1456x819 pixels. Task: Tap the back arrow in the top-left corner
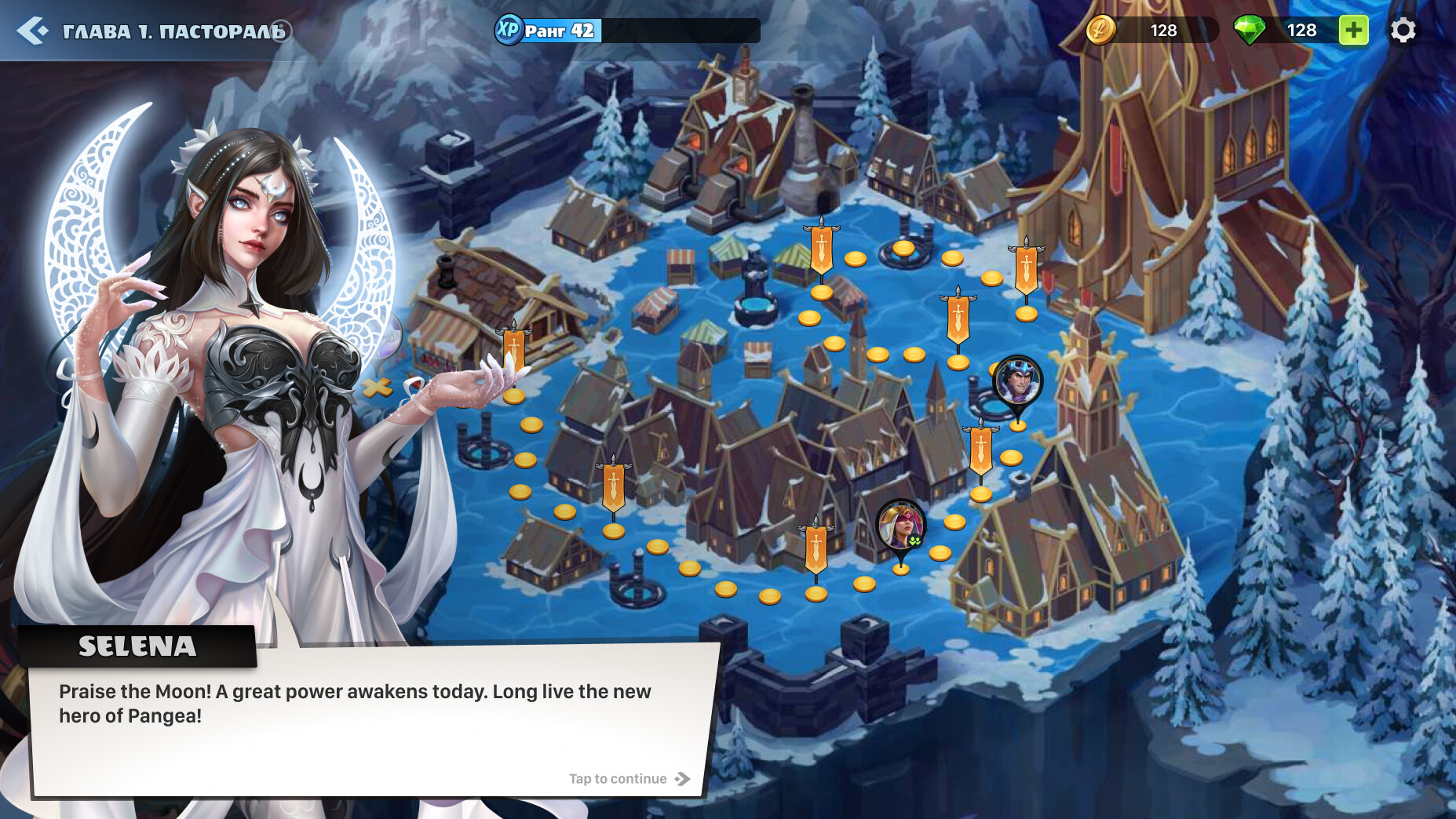pos(31,31)
